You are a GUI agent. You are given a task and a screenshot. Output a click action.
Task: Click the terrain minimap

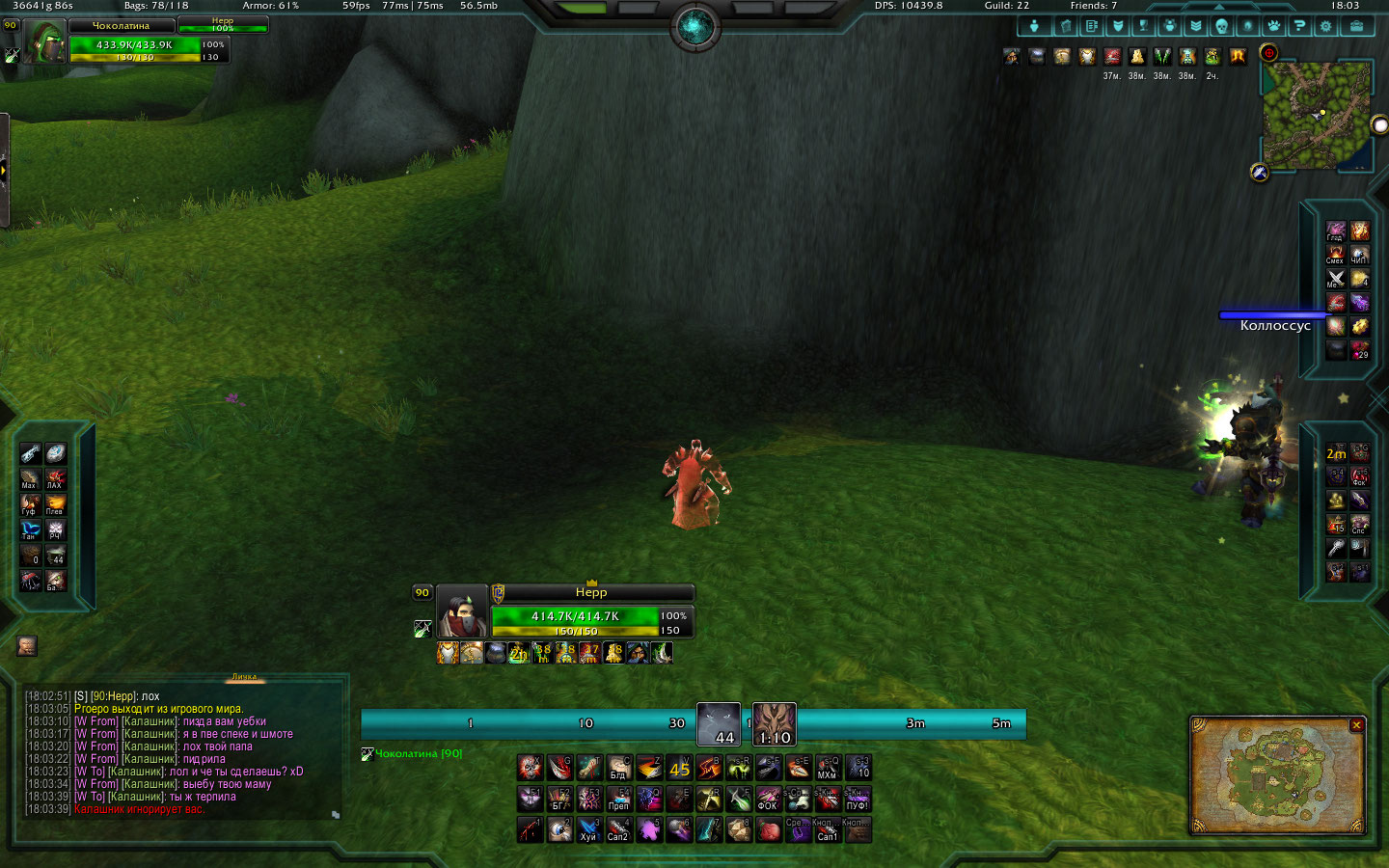tap(1316, 116)
